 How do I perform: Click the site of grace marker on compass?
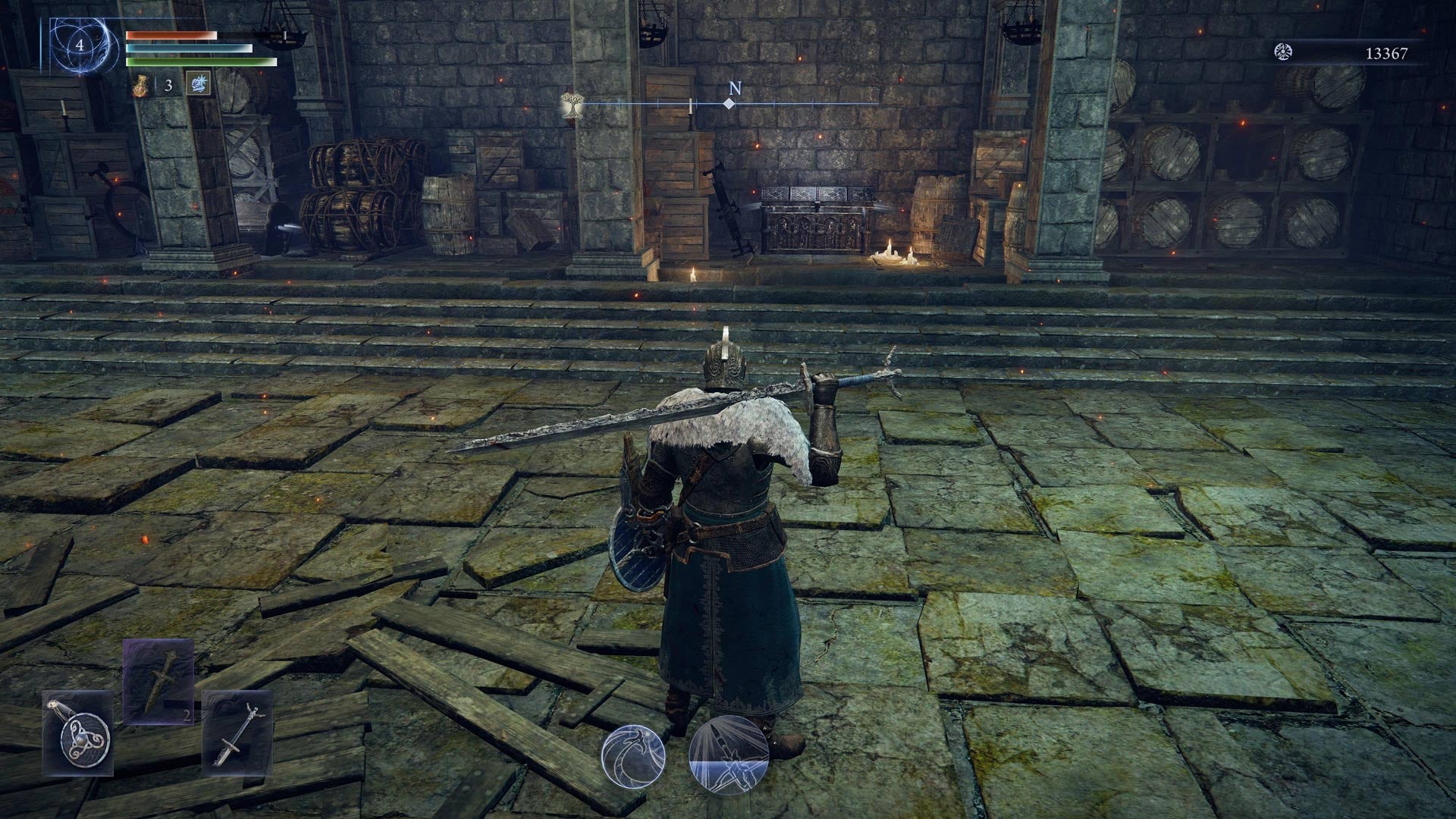coord(573,105)
